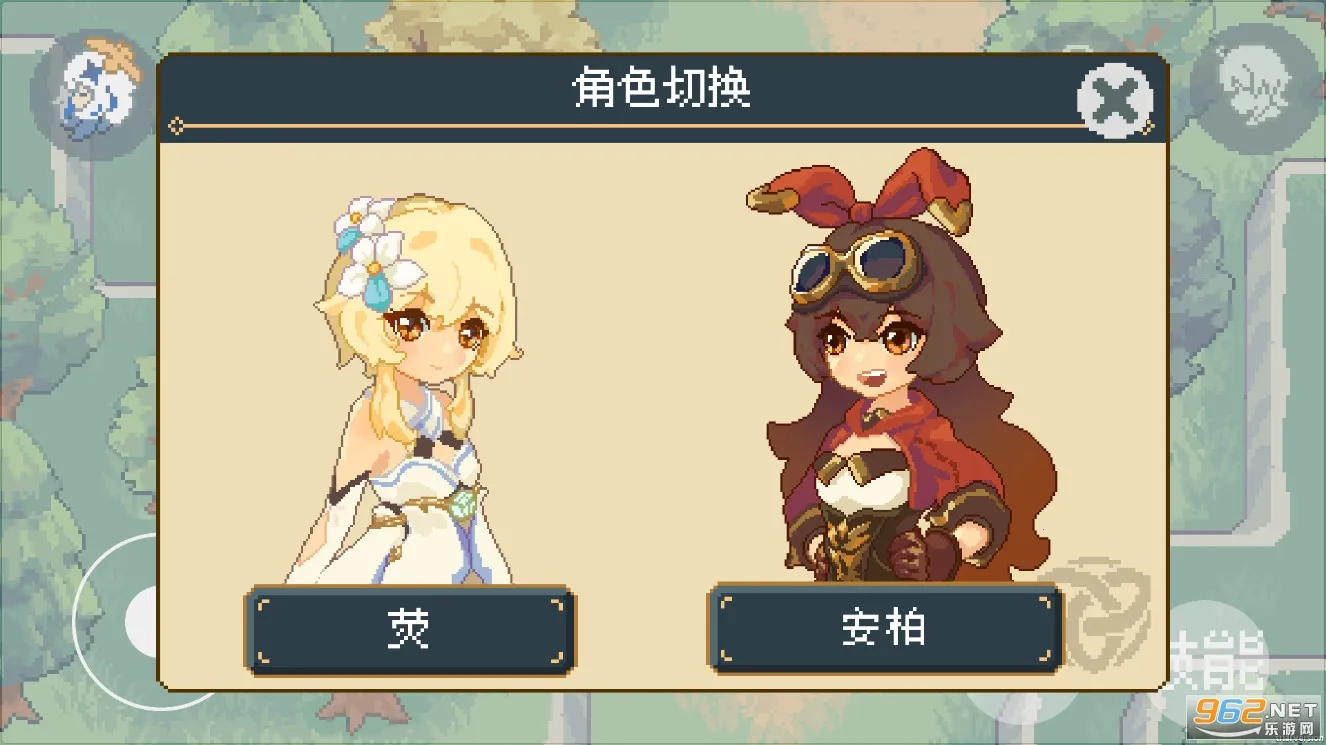Choose 安柏 to play as Amber
1326x745 pixels.
pyautogui.click(x=884, y=630)
